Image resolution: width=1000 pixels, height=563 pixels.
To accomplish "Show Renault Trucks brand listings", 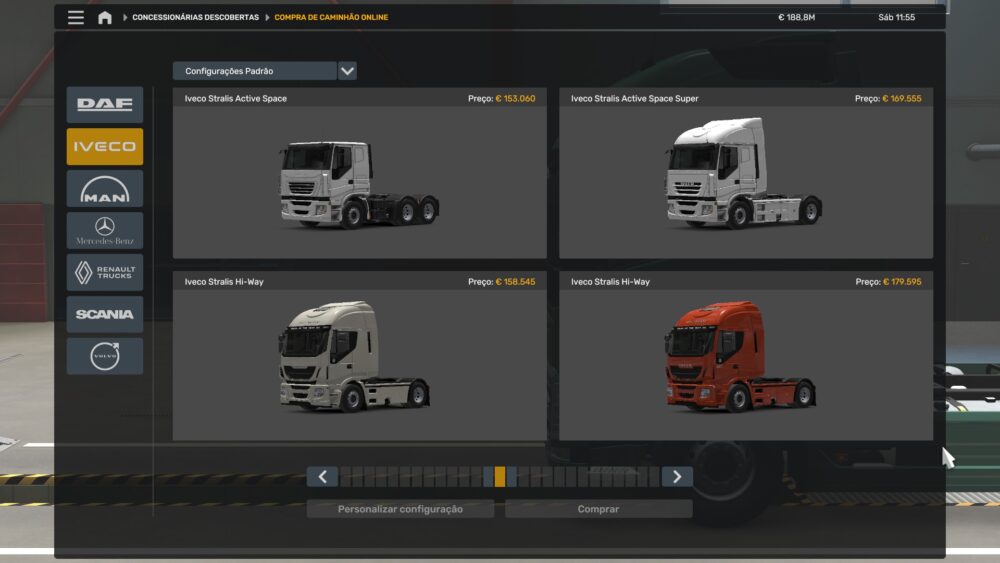I will [x=105, y=272].
